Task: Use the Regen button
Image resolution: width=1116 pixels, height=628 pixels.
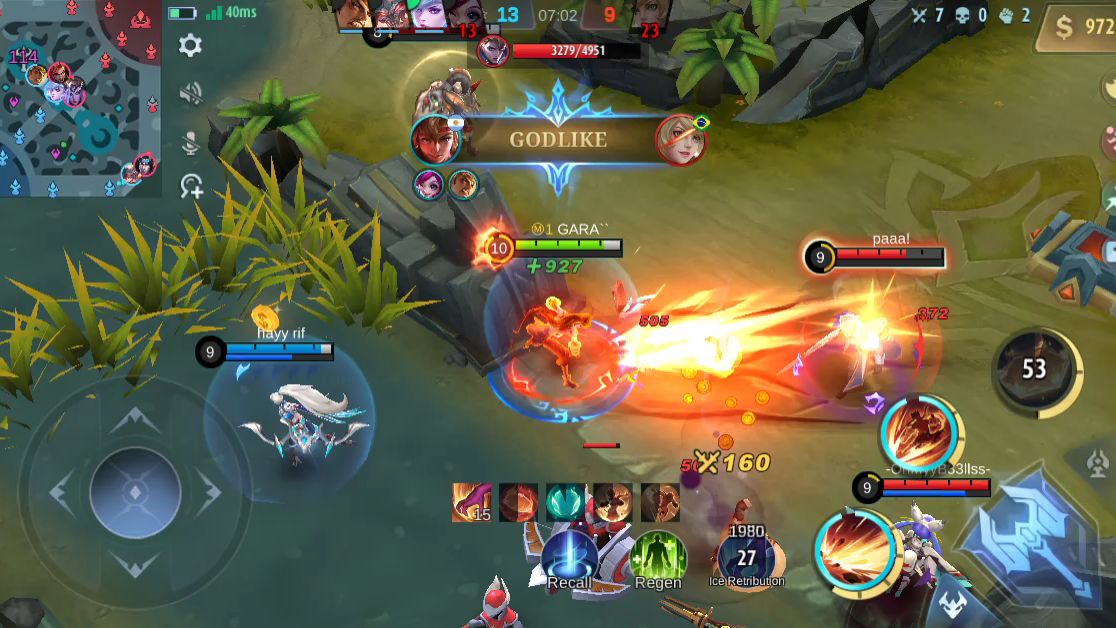Action: (658, 558)
